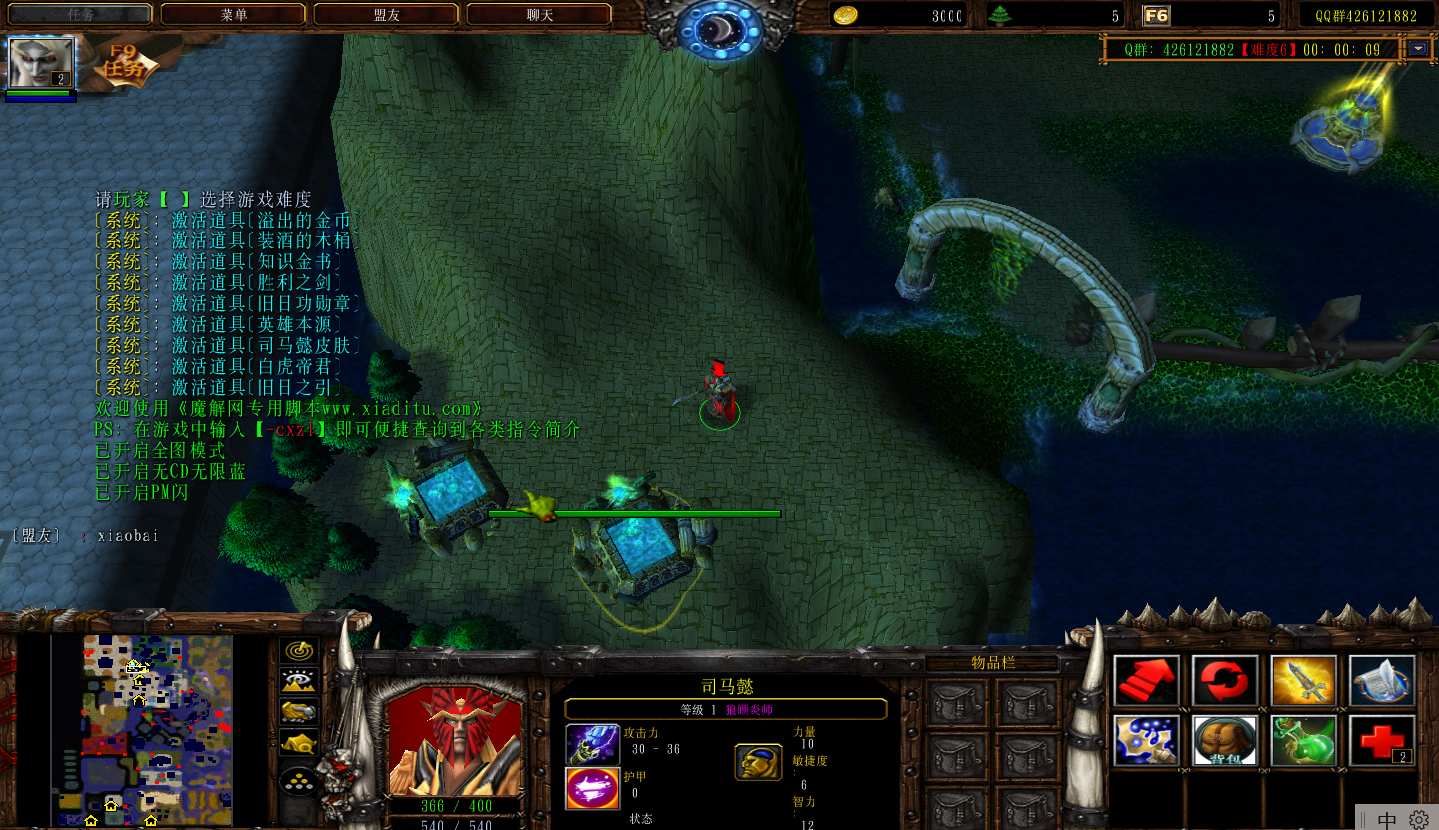
Task: Click the red cross icon
Action: click(x=1382, y=741)
